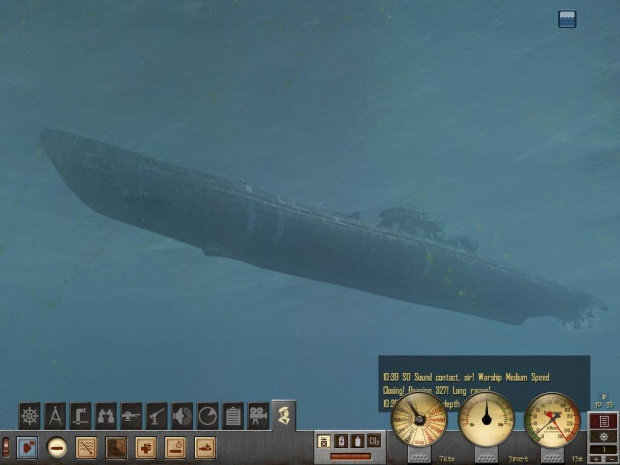
Task: Select the flak gun station
Action: point(157,415)
